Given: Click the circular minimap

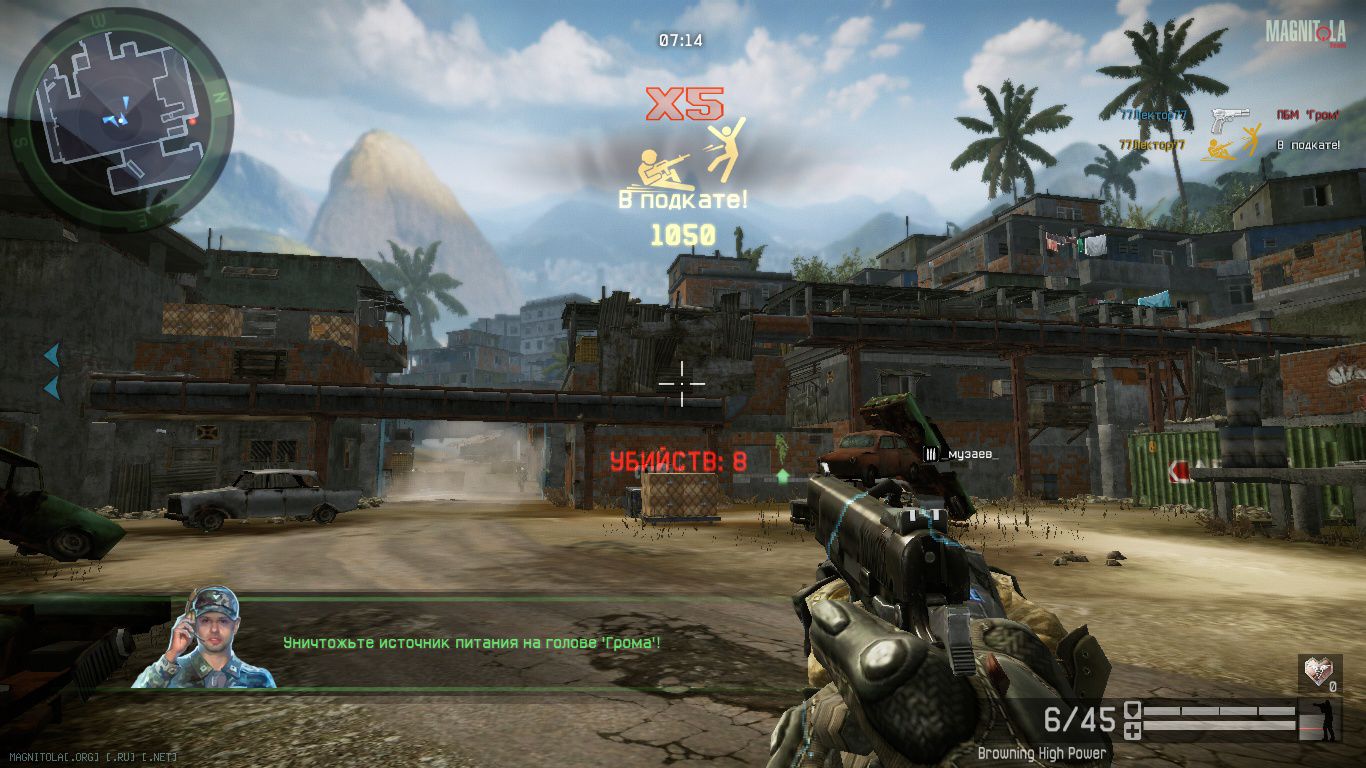Looking at the screenshot, I should (120, 117).
